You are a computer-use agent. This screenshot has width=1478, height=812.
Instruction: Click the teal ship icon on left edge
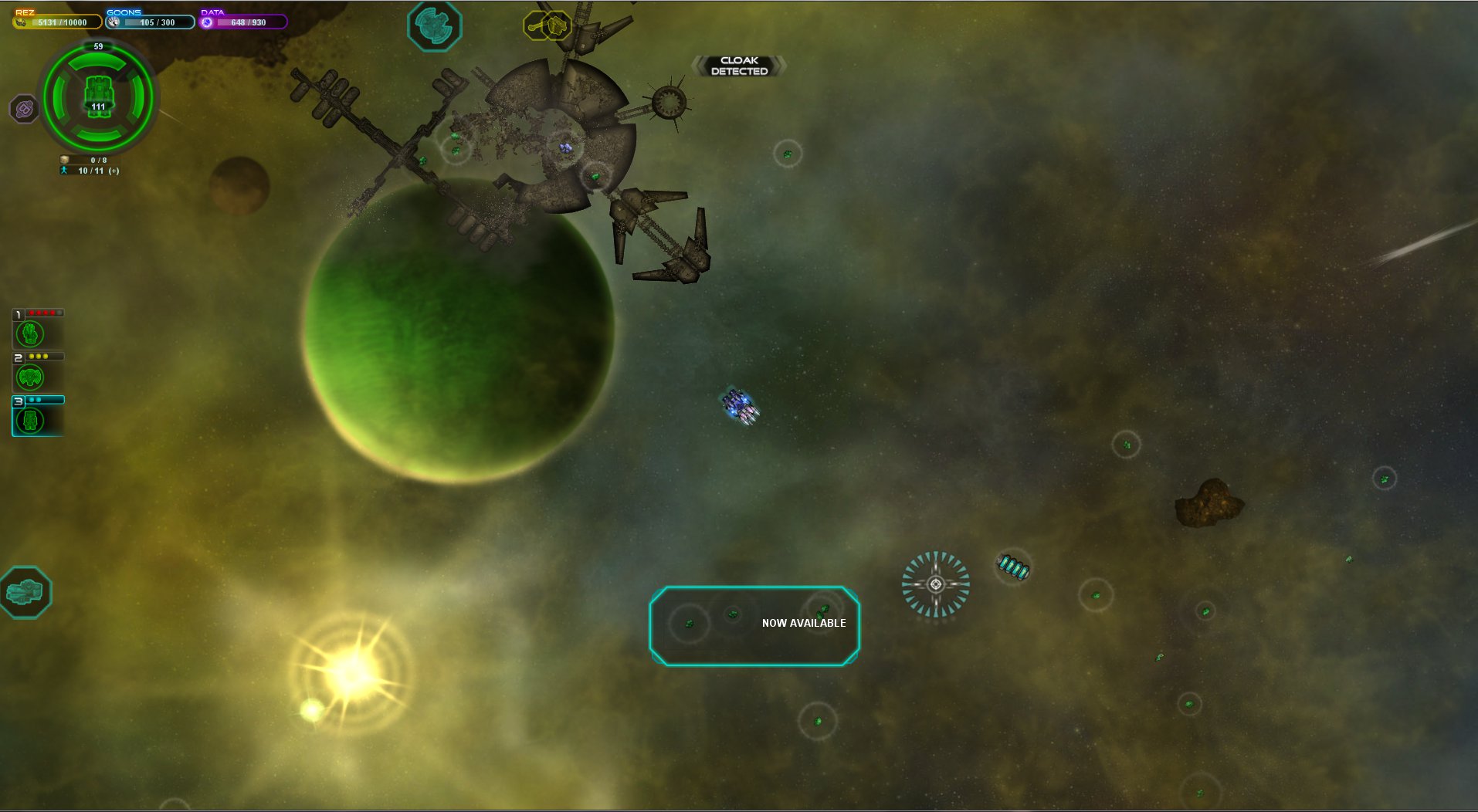[25, 592]
